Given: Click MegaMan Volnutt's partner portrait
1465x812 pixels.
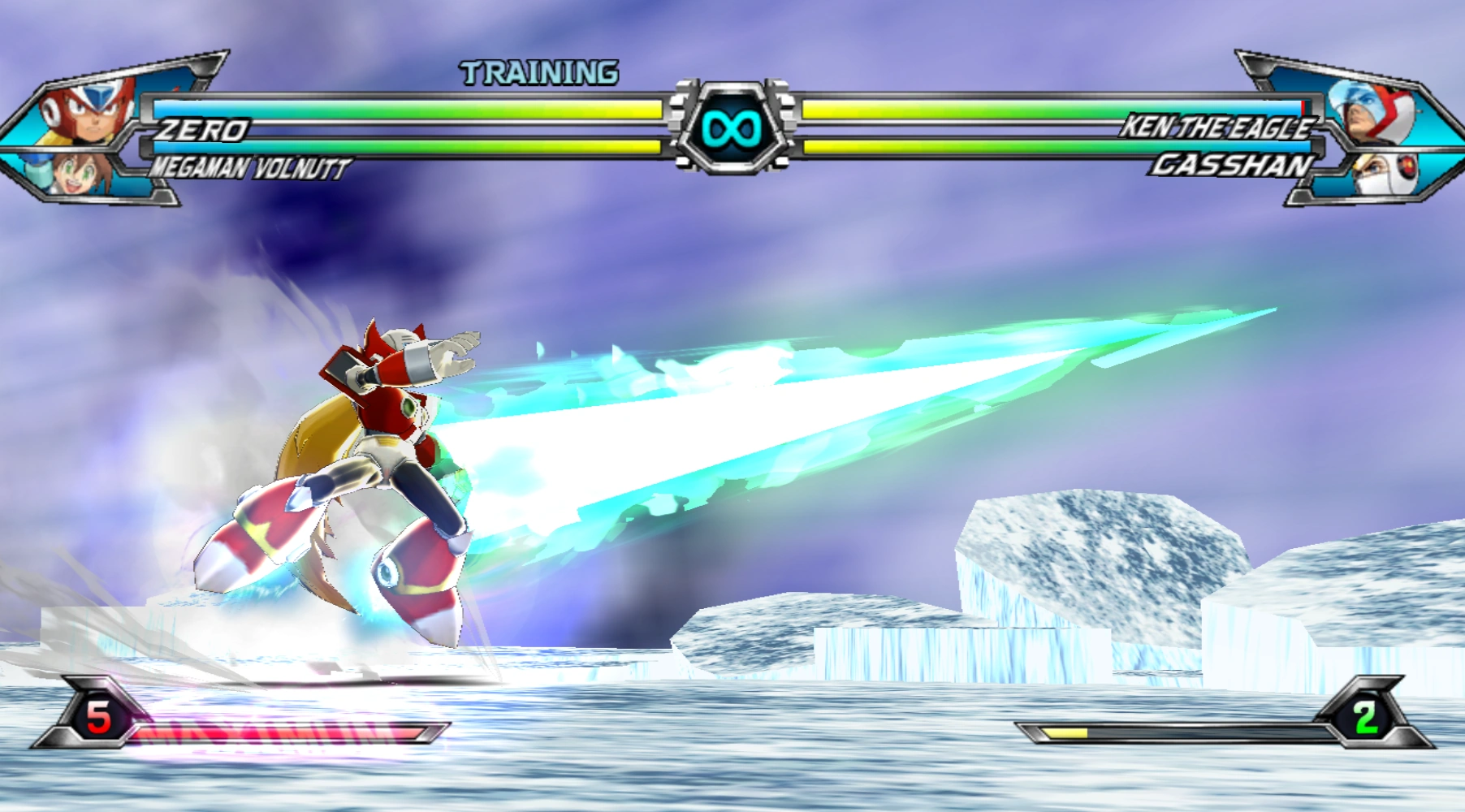Looking at the screenshot, I should pyautogui.click(x=75, y=174).
